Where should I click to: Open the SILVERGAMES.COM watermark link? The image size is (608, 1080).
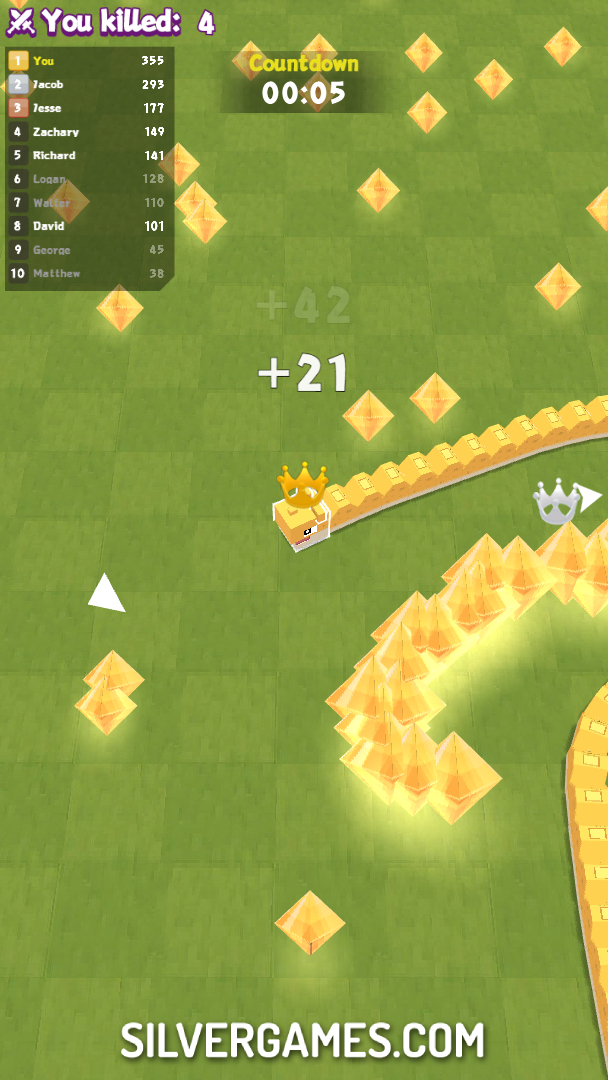(x=303, y=1040)
